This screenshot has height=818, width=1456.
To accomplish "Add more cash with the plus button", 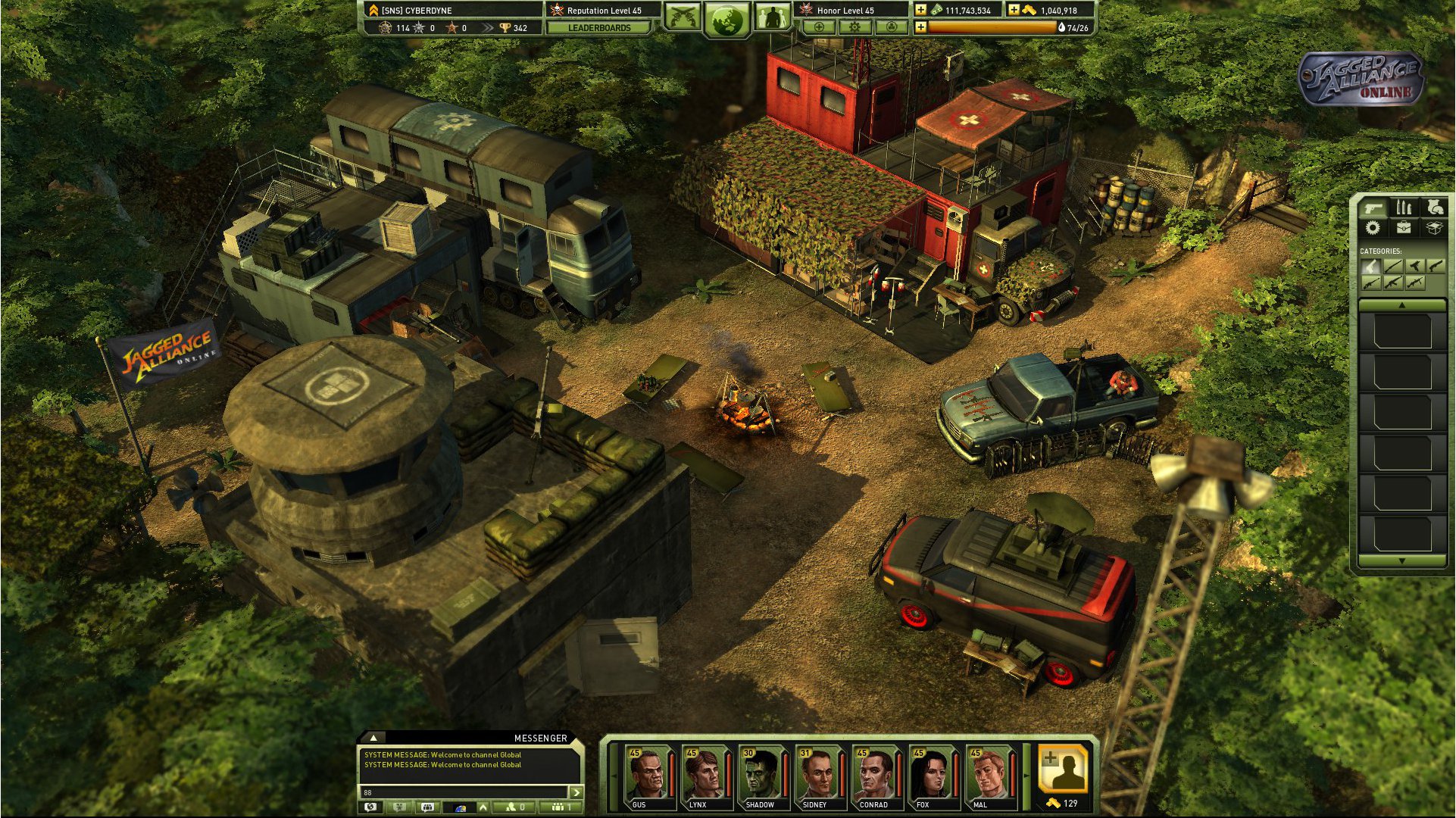I will [x=920, y=10].
